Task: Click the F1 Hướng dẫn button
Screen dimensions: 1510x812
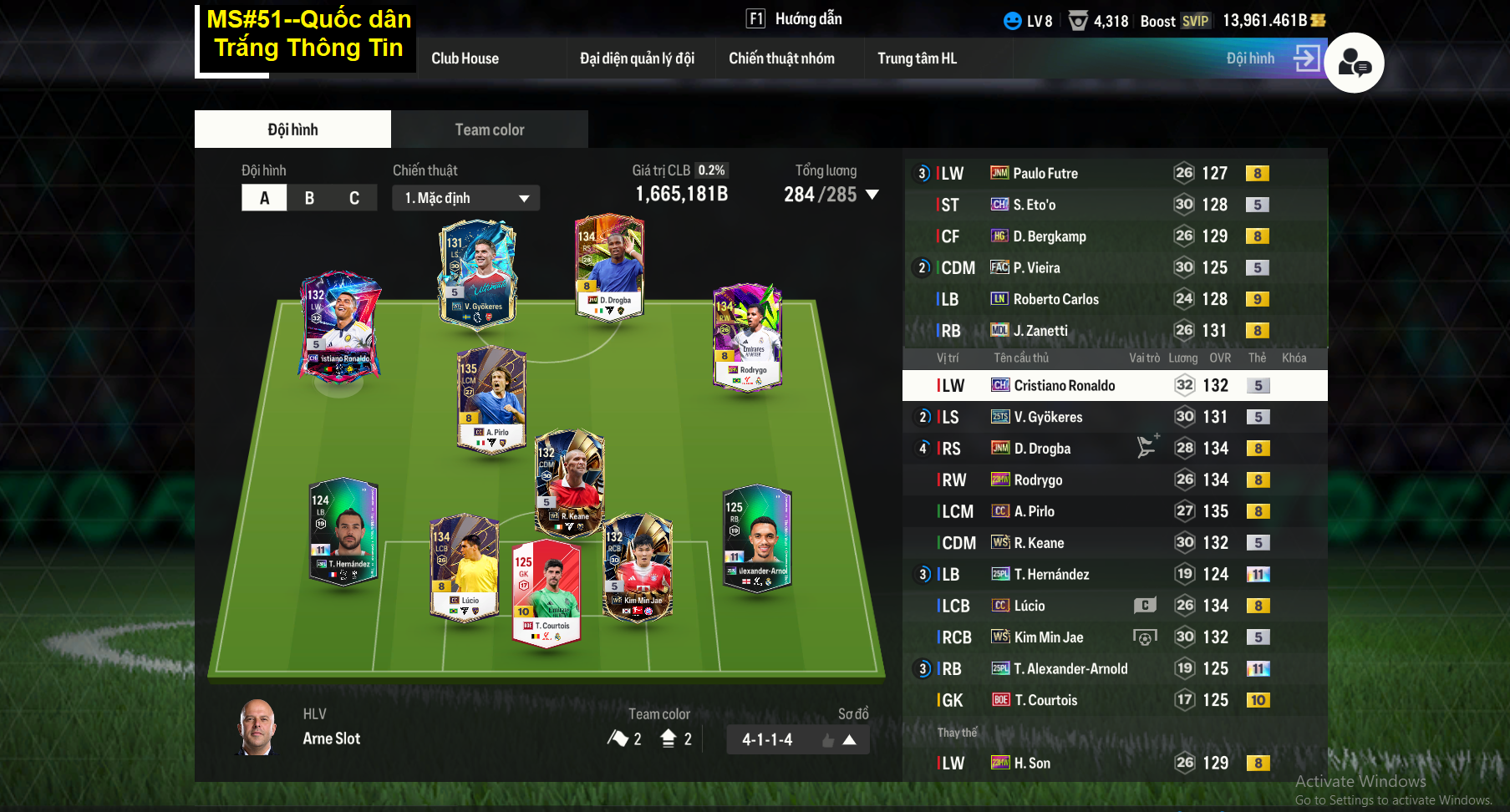Action: (792, 18)
